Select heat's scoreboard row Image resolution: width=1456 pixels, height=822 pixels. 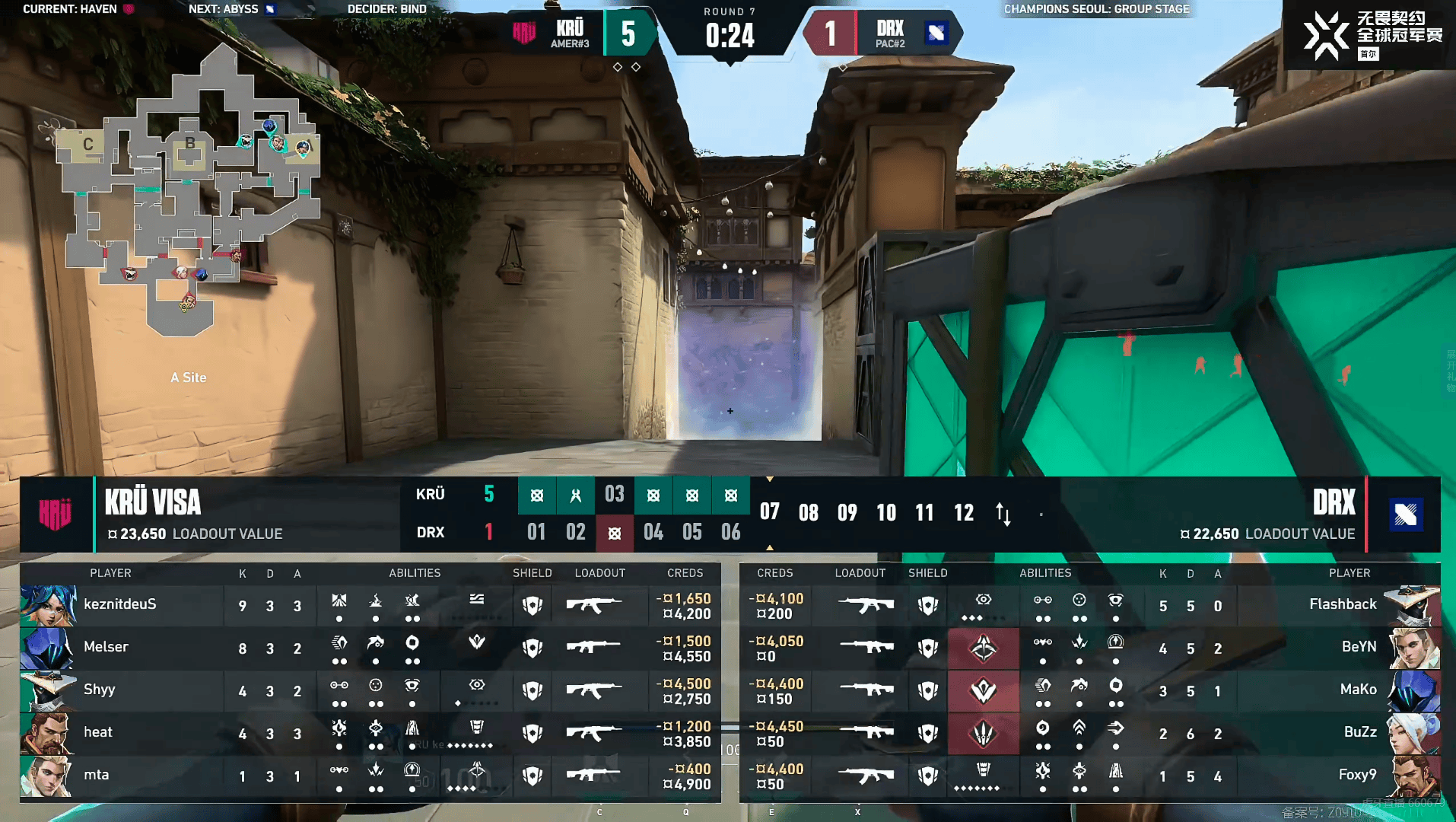(x=98, y=733)
